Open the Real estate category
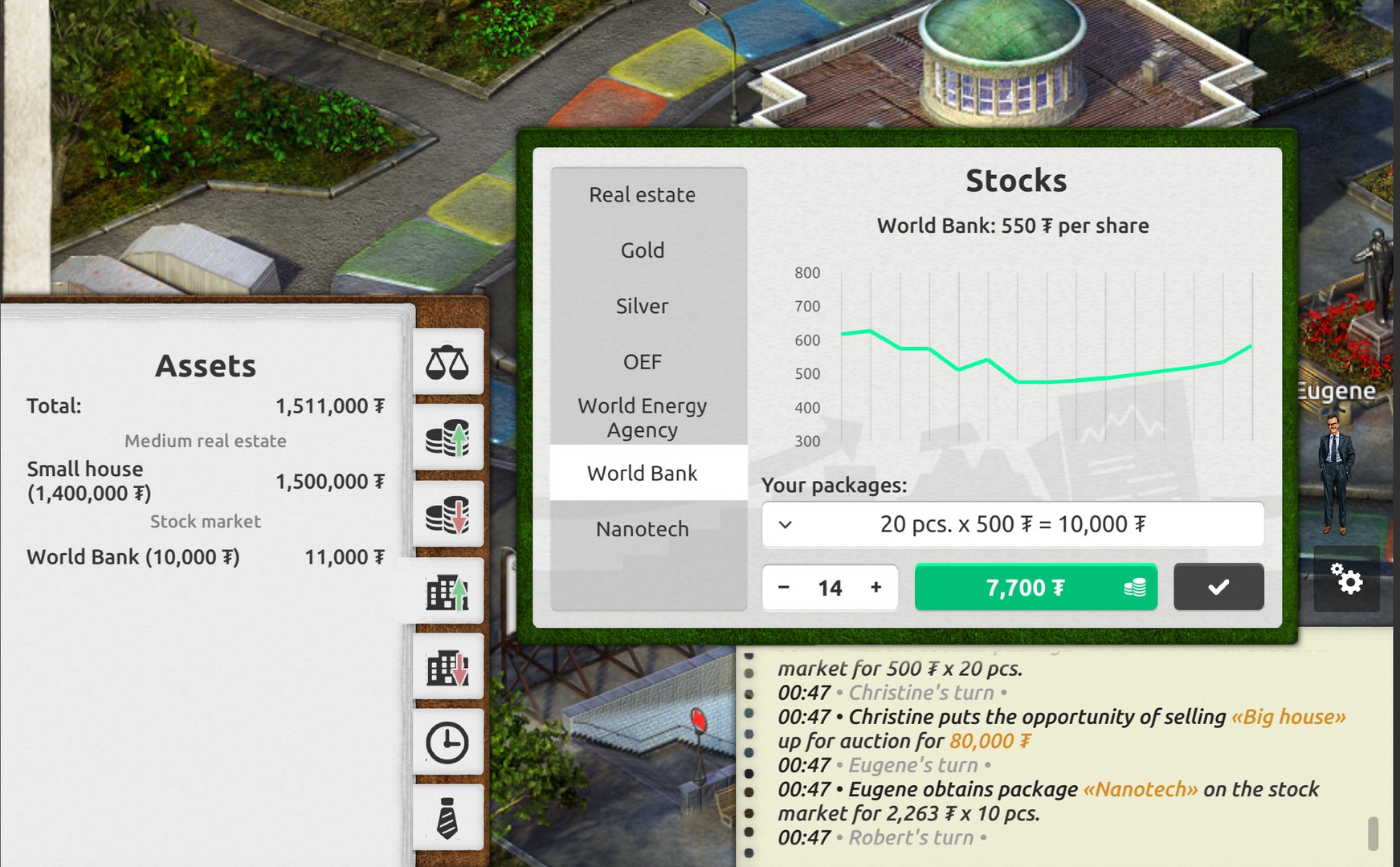The width and height of the screenshot is (1400, 867). (x=642, y=194)
